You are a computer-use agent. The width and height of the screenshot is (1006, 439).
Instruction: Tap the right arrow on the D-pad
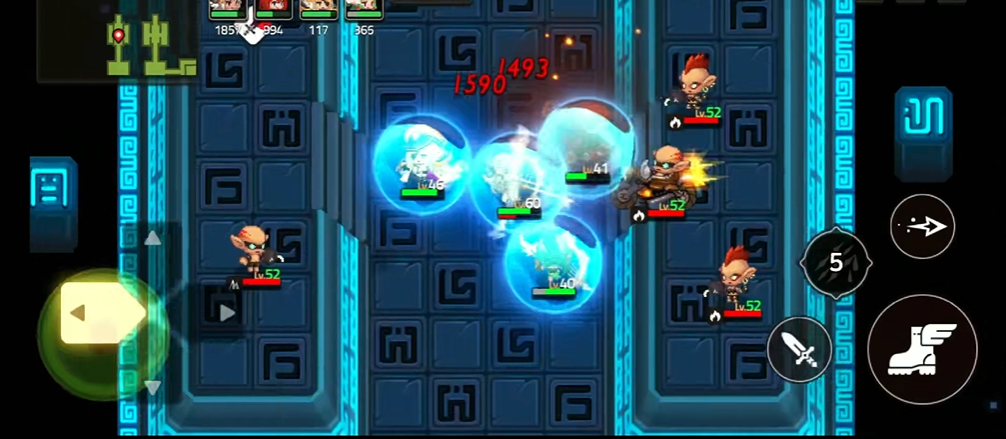pyautogui.click(x=227, y=313)
